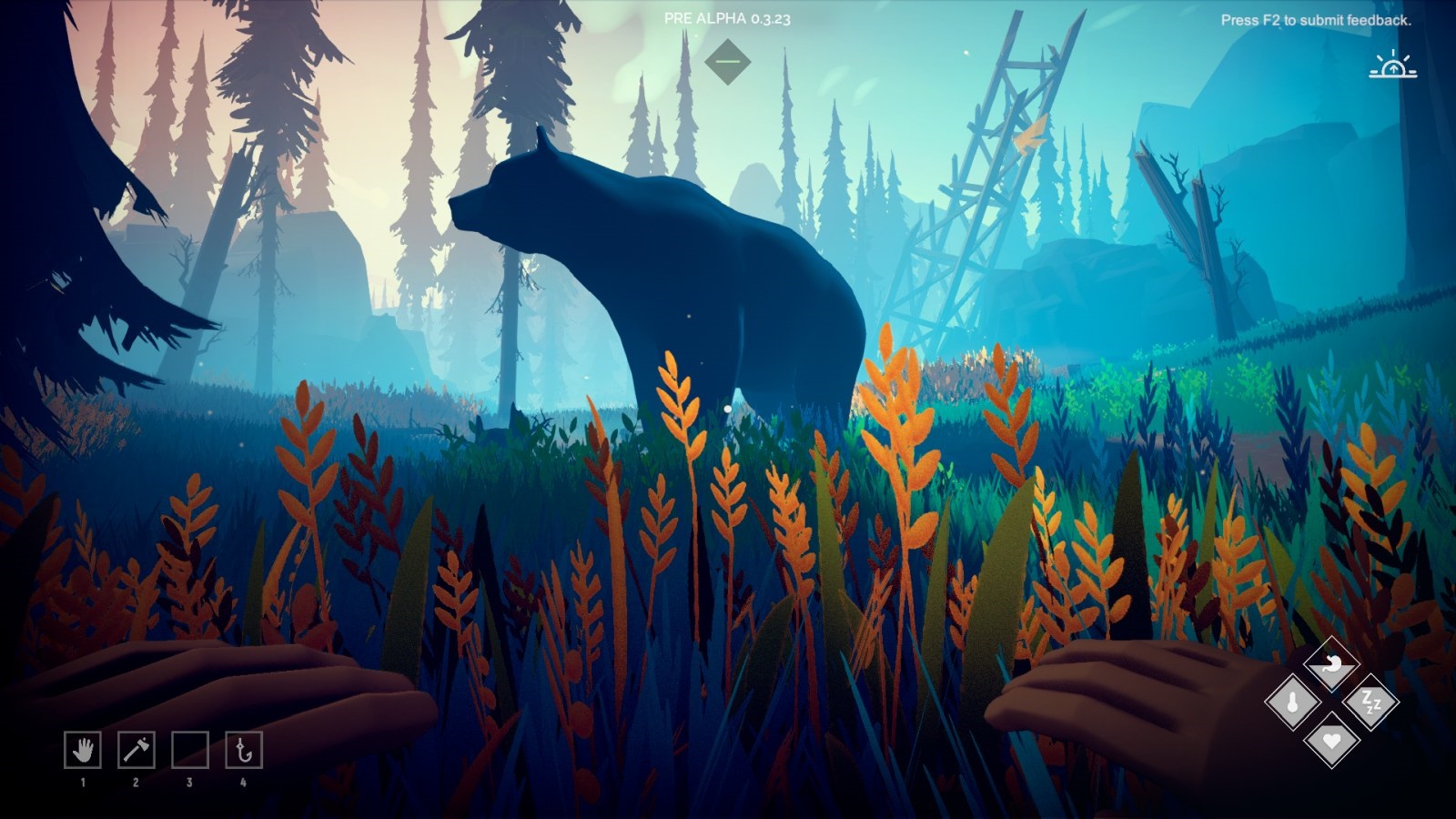Image resolution: width=1456 pixels, height=819 pixels.
Task: Select the hand tool in hotbar slot 1
Action: 84,749
